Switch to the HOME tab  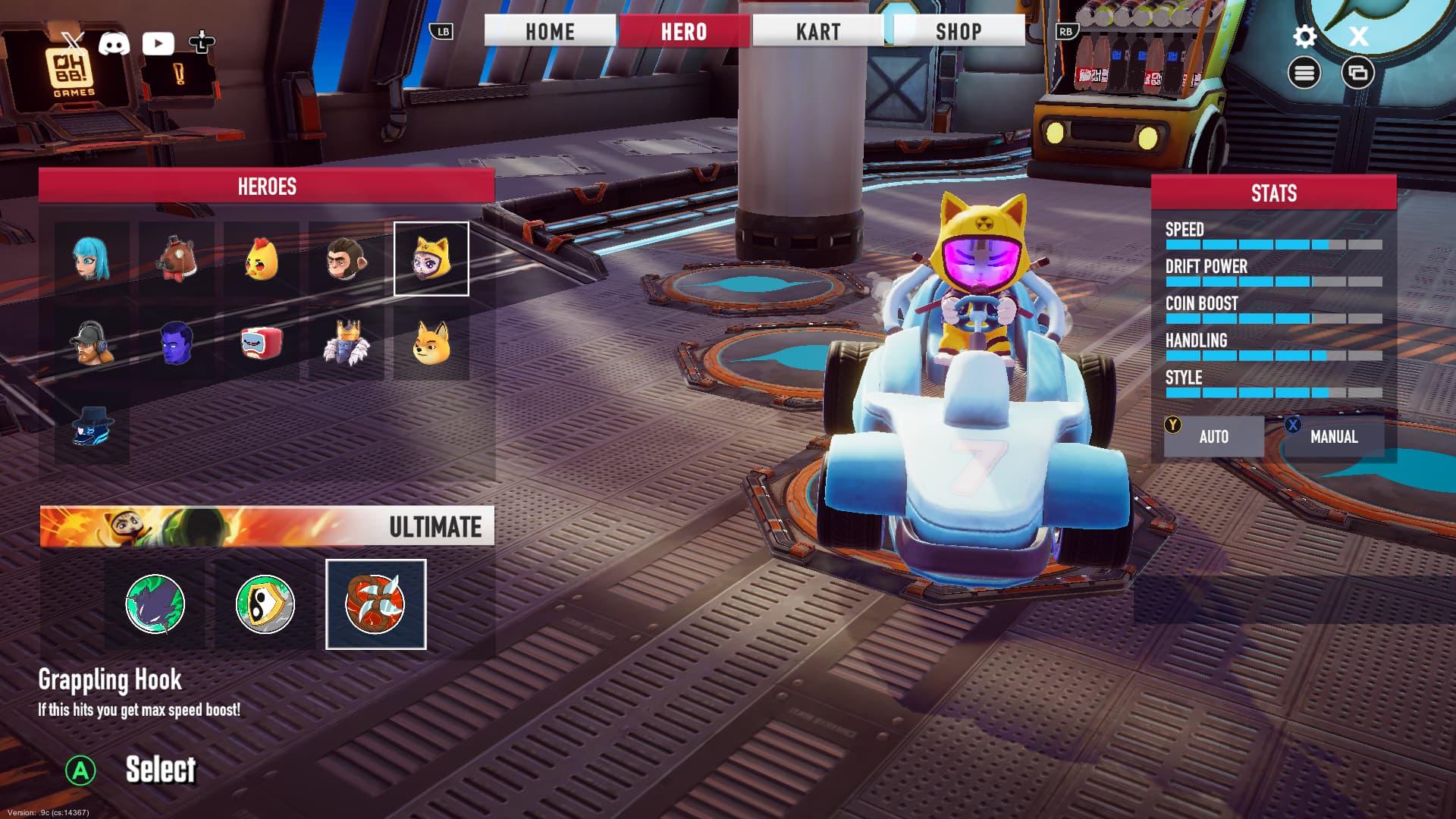550,32
